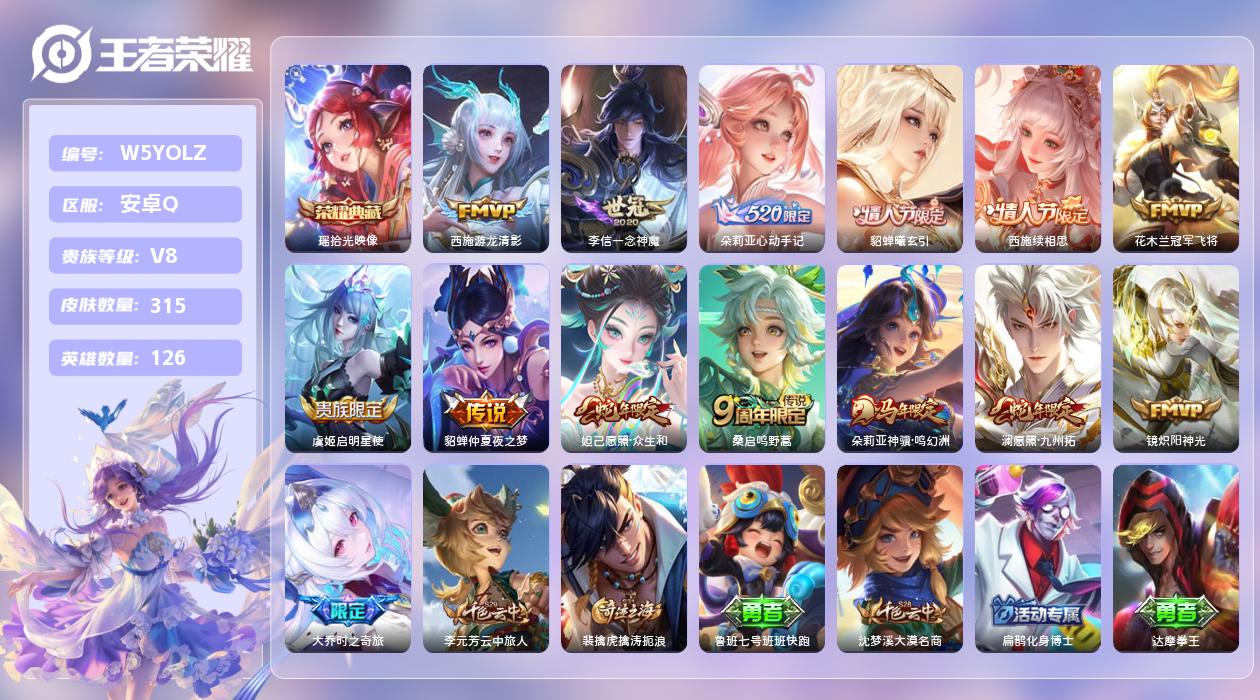The height and width of the screenshot is (700, 1260).
Task: Click the 妲己思黑·众生和 skin card
Action: [x=624, y=358]
